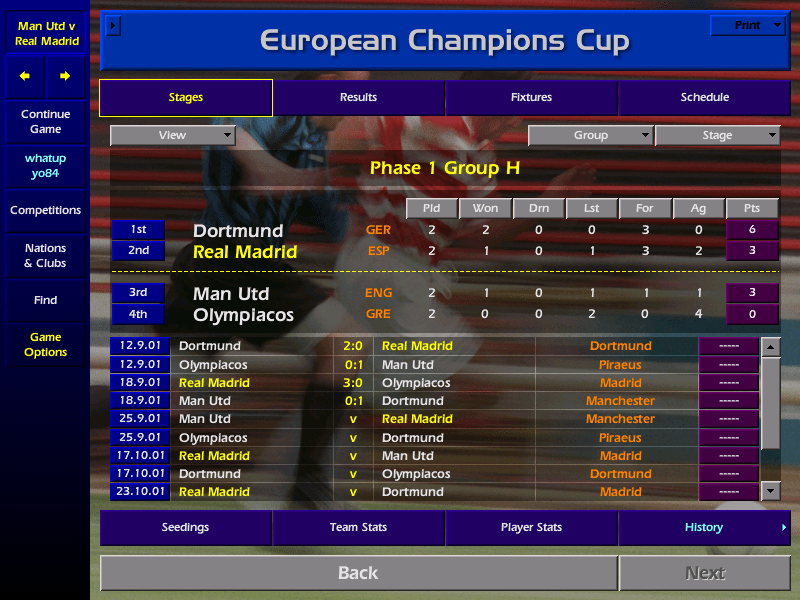
Task: Switch to the Results tab
Action: pyautogui.click(x=358, y=97)
